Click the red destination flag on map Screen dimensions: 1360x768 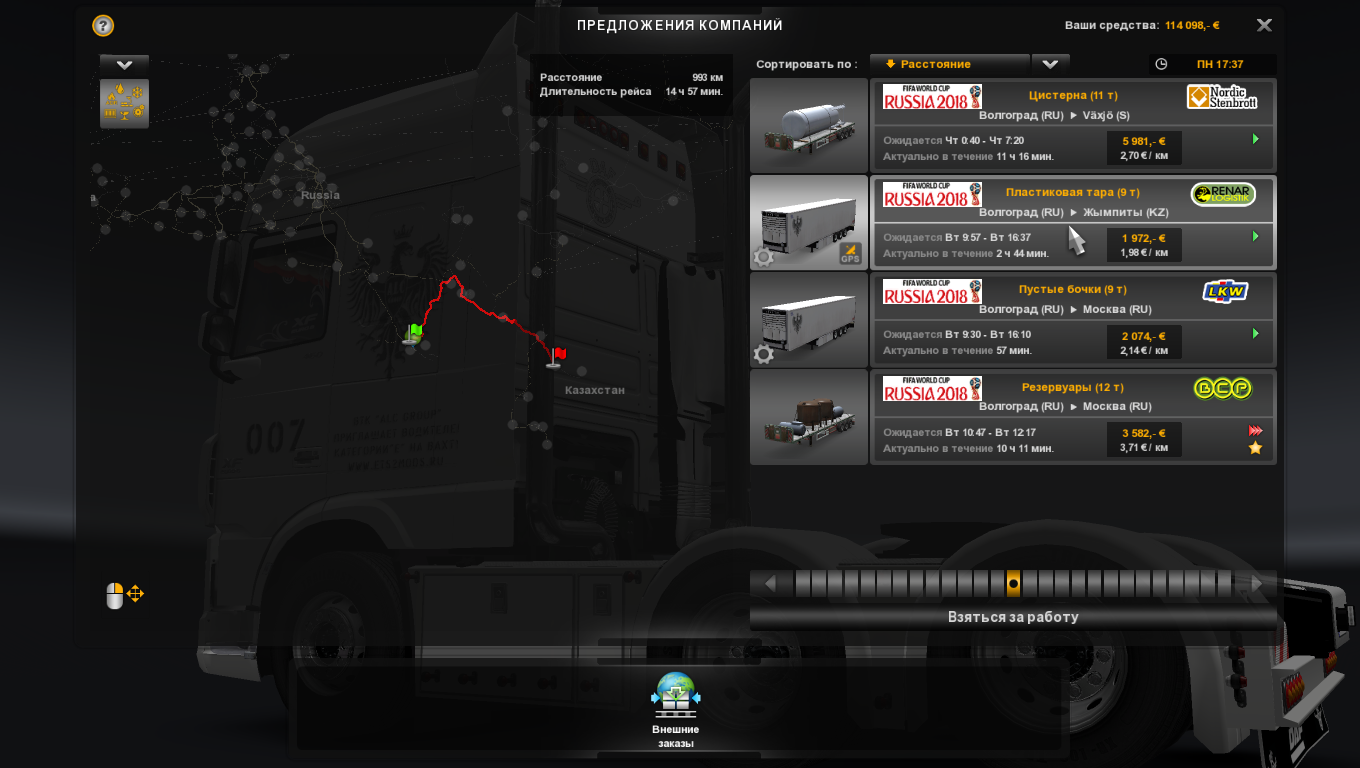pyautogui.click(x=557, y=355)
